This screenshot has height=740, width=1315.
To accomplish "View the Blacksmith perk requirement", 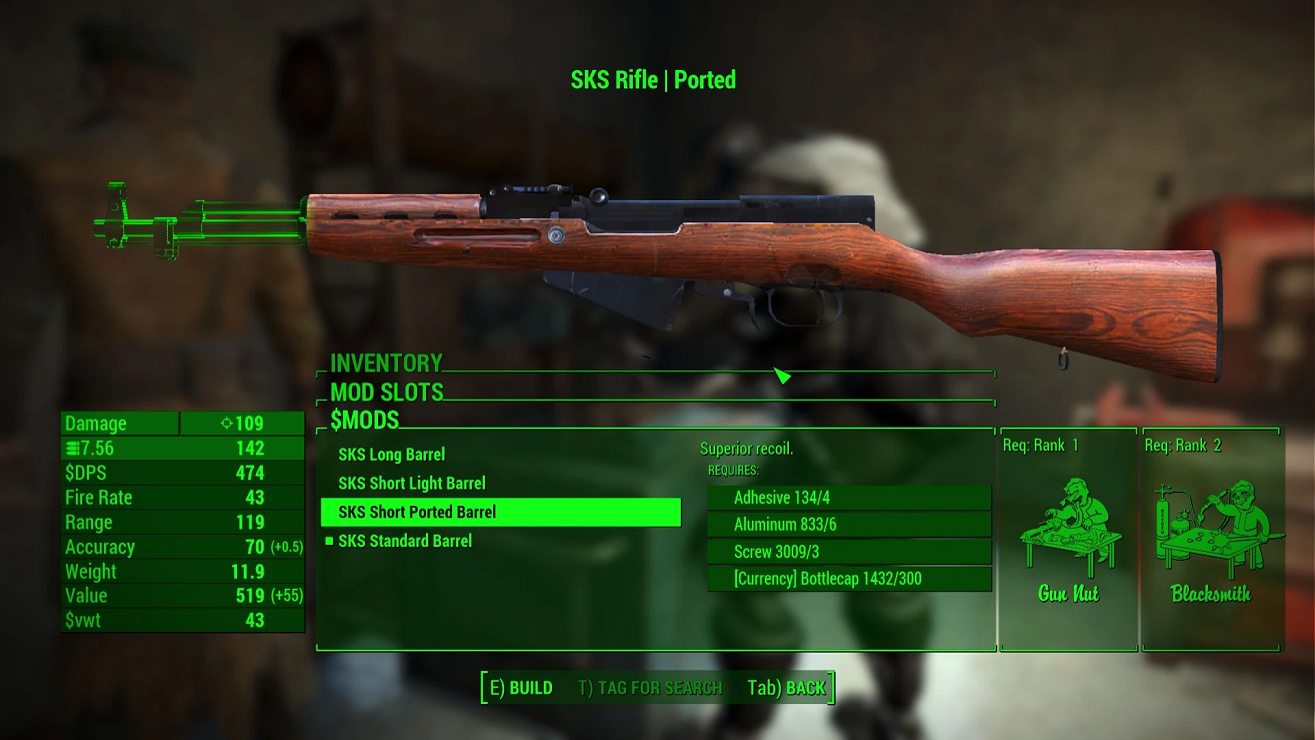I will click(1211, 540).
